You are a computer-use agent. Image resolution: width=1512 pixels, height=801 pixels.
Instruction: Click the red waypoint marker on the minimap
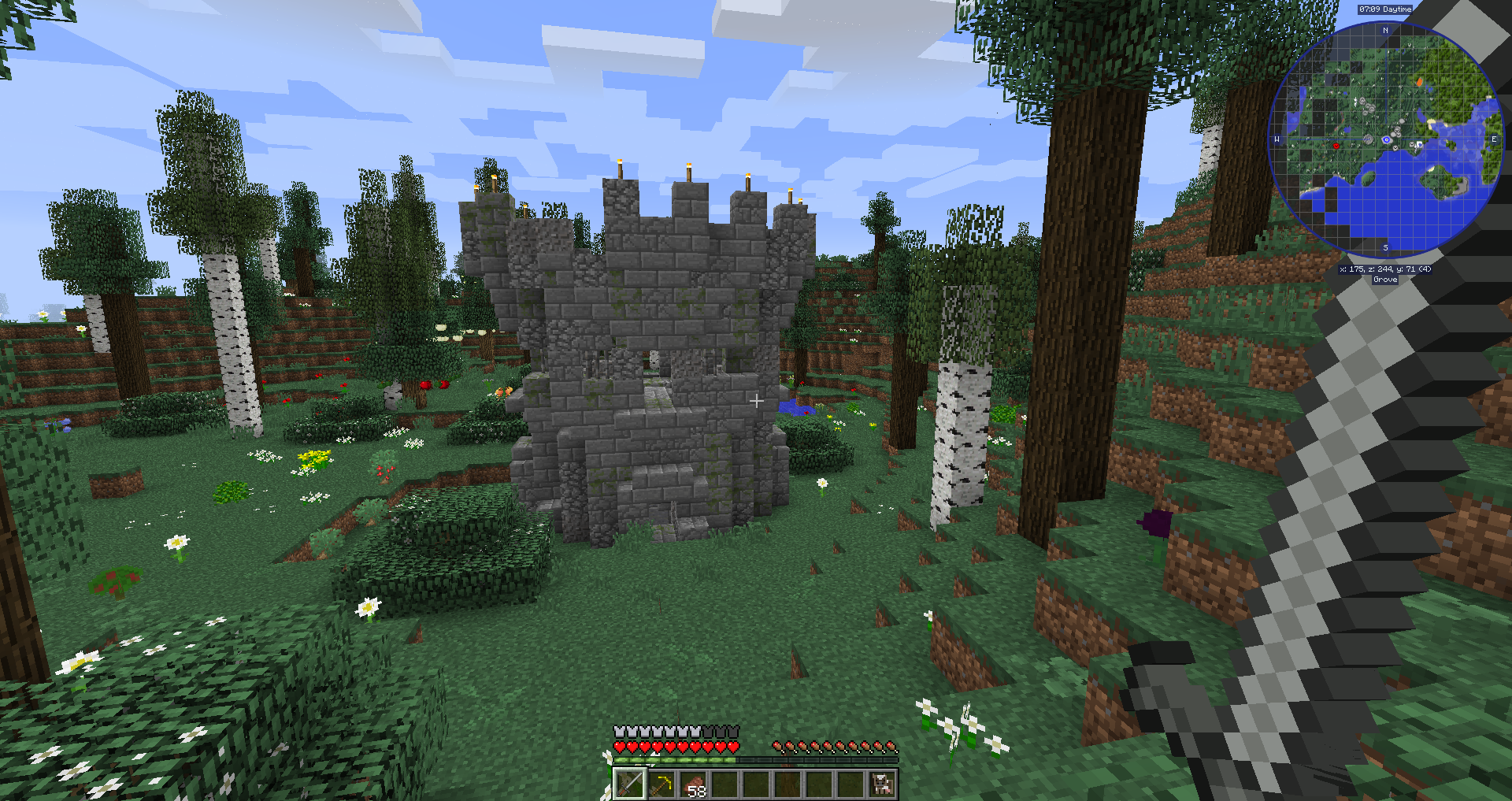tap(1336, 146)
